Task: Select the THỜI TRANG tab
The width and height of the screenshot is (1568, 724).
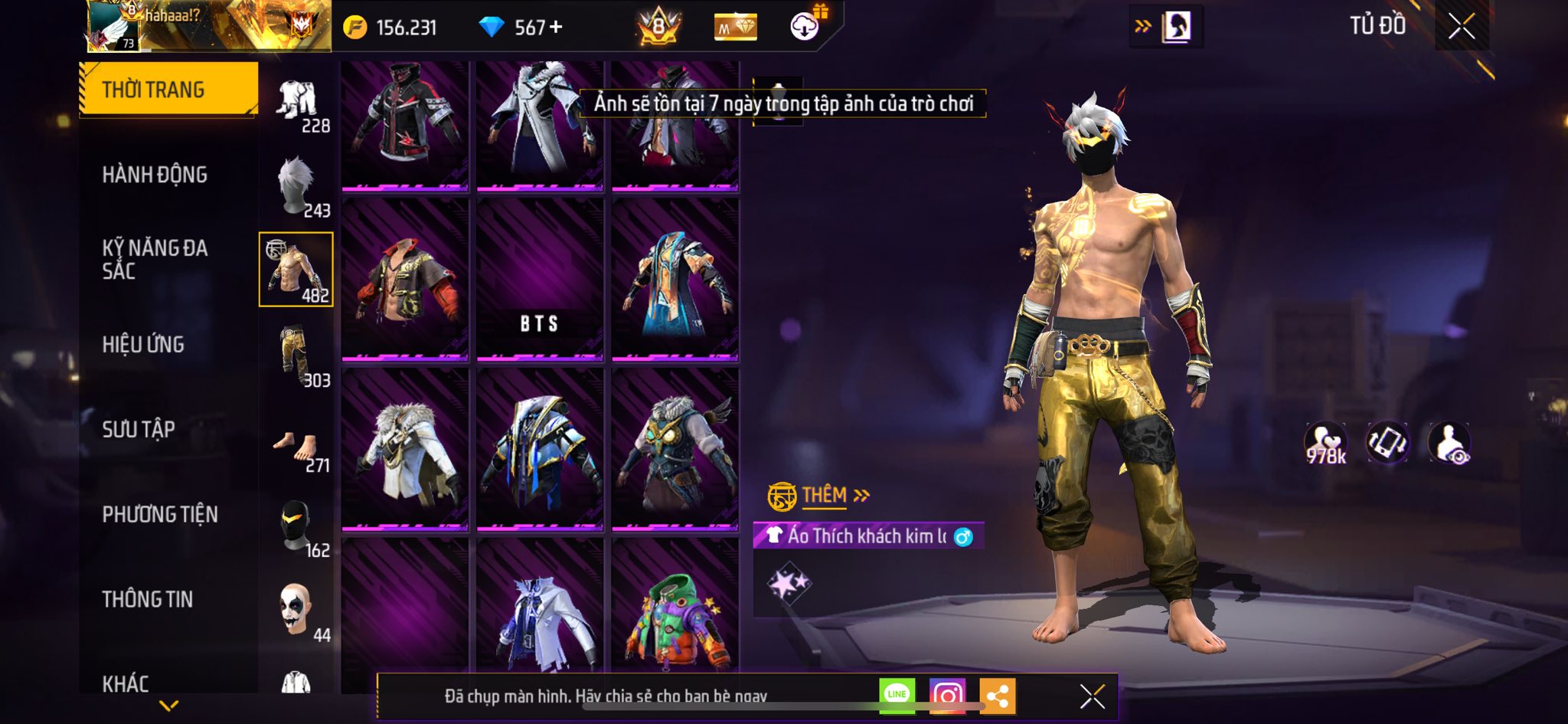Action: tap(168, 90)
